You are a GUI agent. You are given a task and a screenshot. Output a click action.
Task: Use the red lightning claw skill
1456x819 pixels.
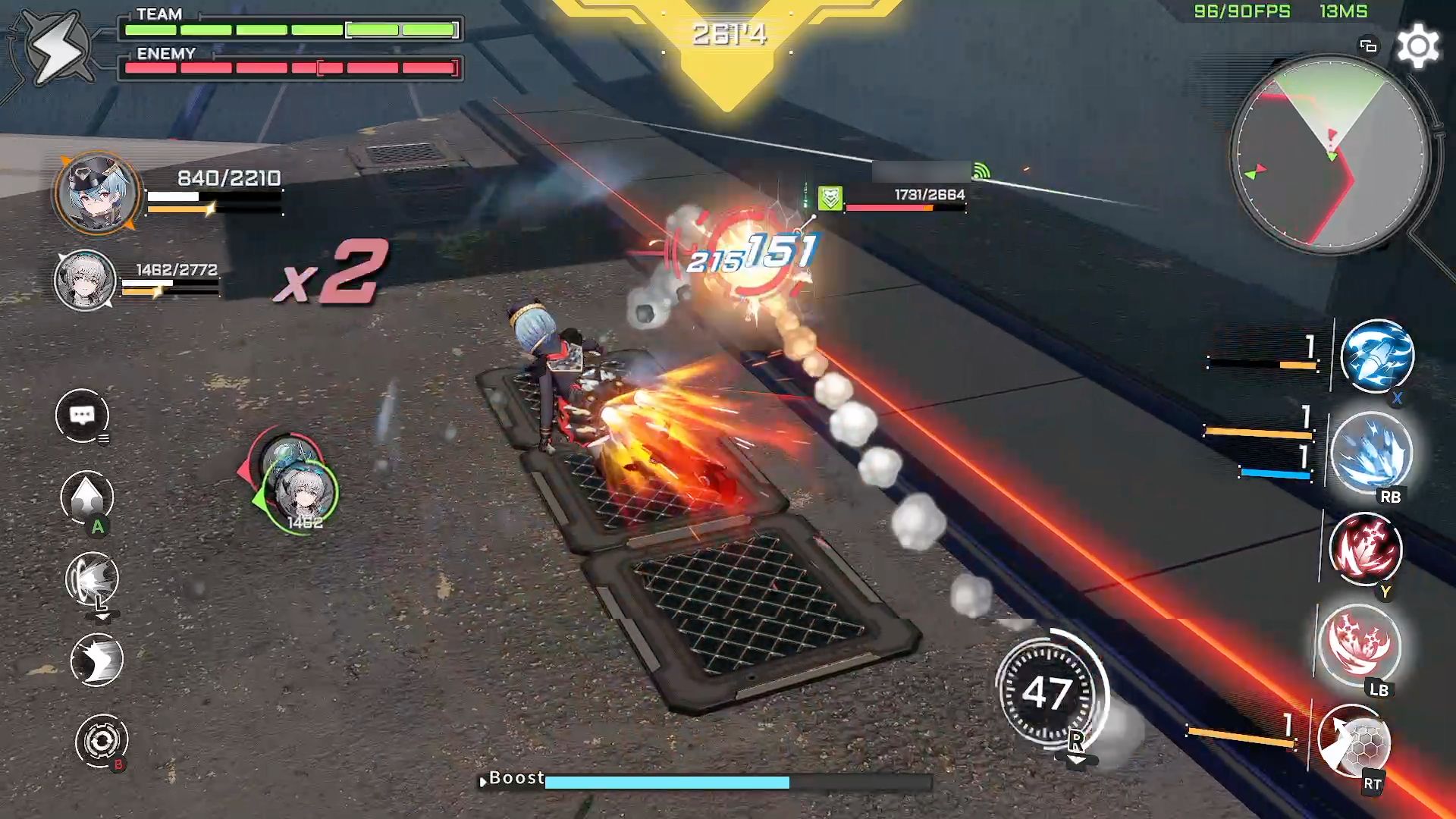pyautogui.click(x=1367, y=548)
